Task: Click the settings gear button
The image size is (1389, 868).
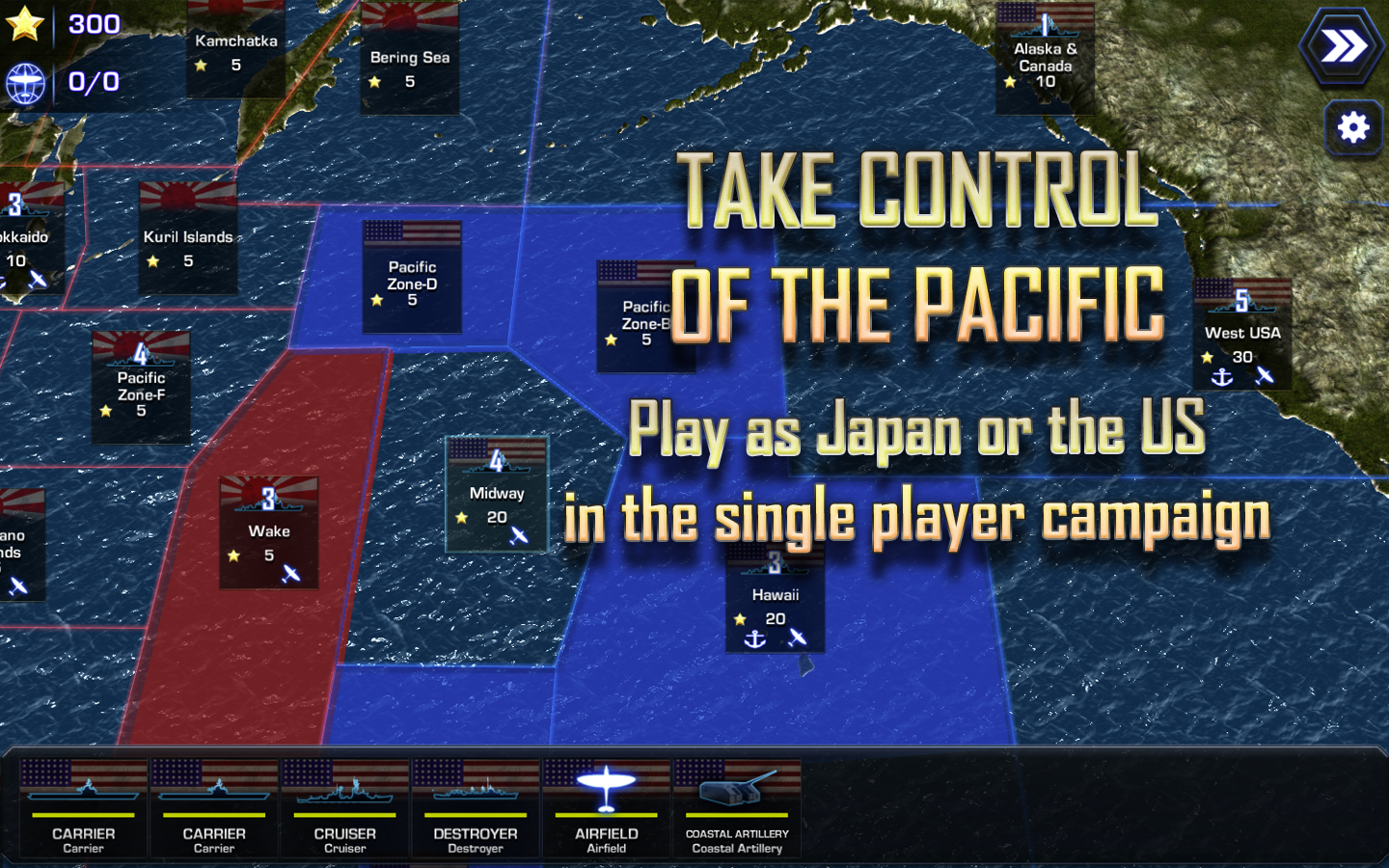Action: tap(1353, 126)
